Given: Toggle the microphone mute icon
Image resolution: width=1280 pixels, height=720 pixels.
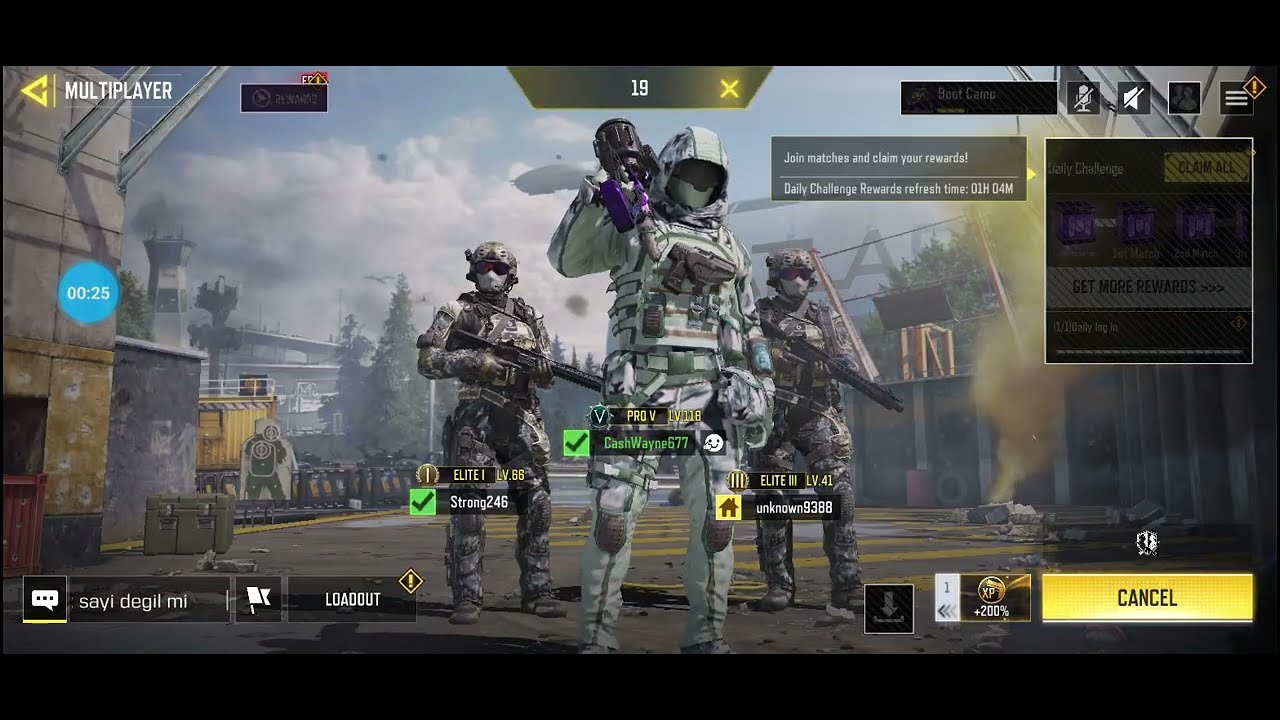Looking at the screenshot, I should pyautogui.click(x=1083, y=97).
